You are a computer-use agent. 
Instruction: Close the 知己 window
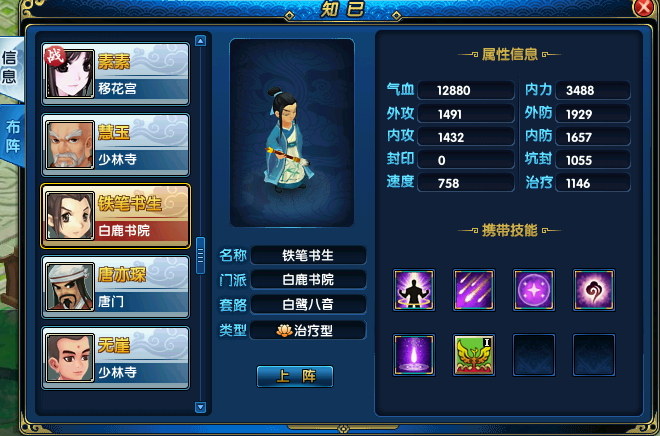coord(644,8)
